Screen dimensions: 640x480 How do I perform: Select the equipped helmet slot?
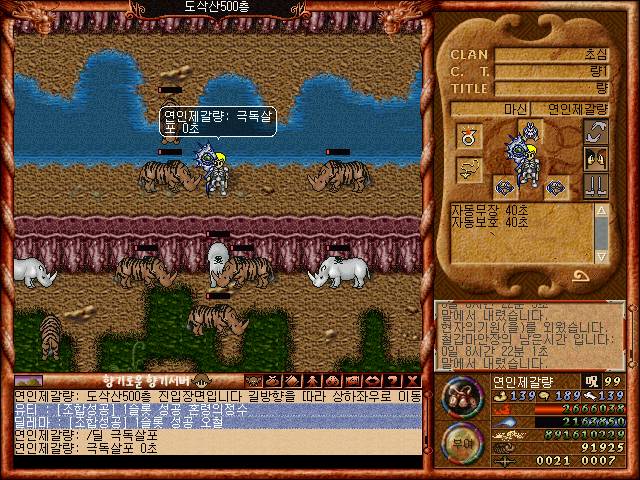coord(531,130)
